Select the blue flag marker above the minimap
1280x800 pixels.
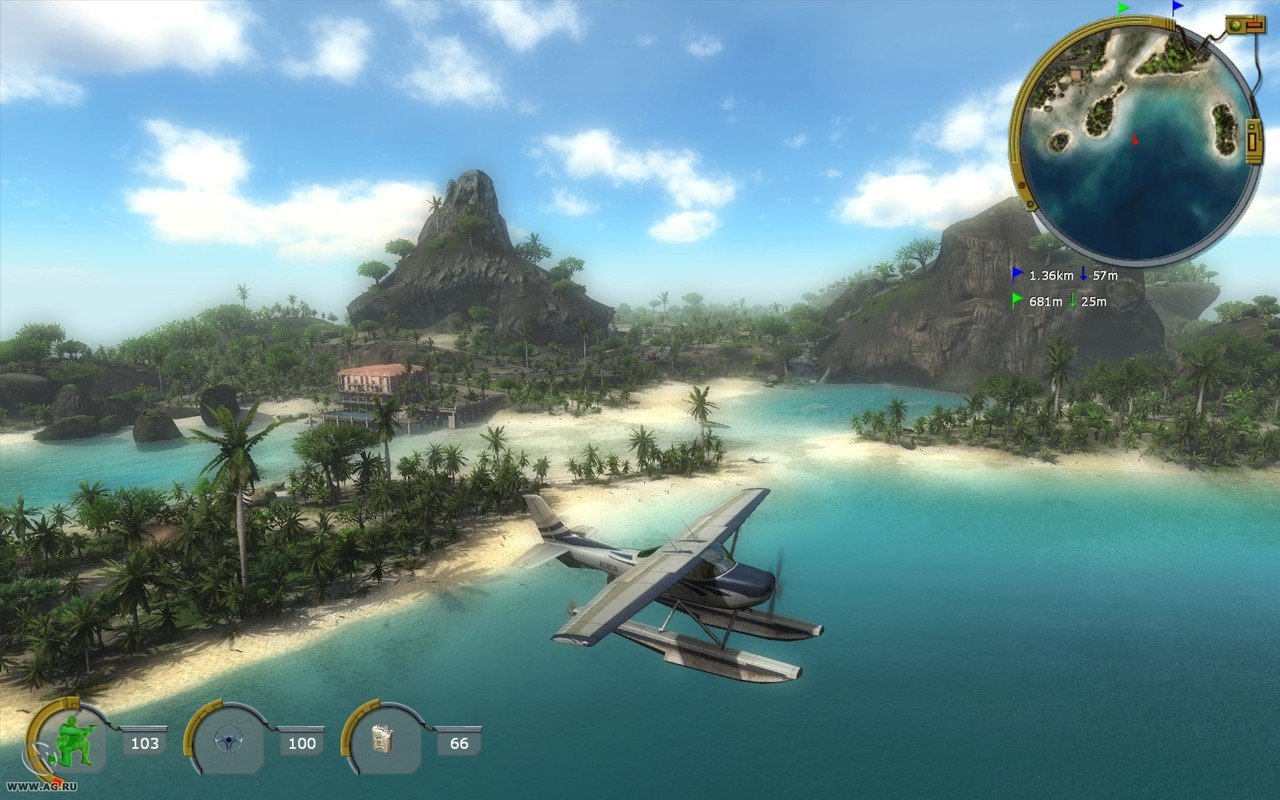tap(1177, 8)
